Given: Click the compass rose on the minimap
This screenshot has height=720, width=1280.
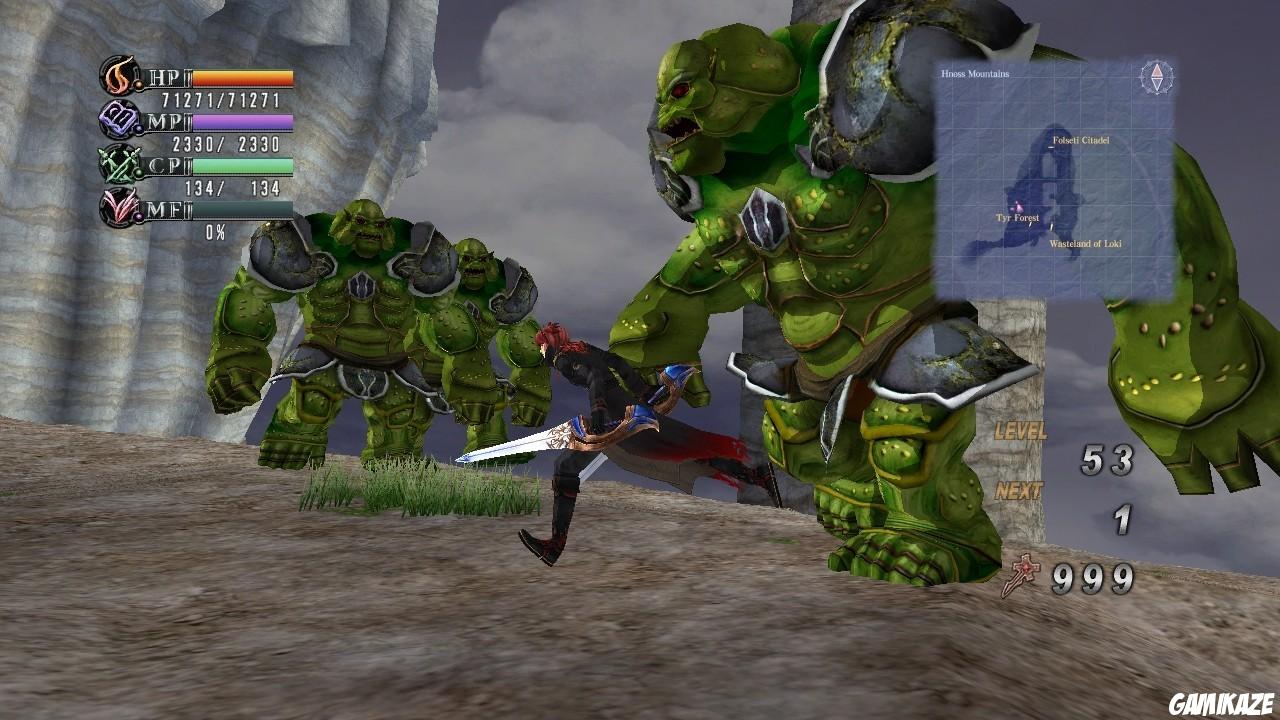Looking at the screenshot, I should [x=1156, y=78].
